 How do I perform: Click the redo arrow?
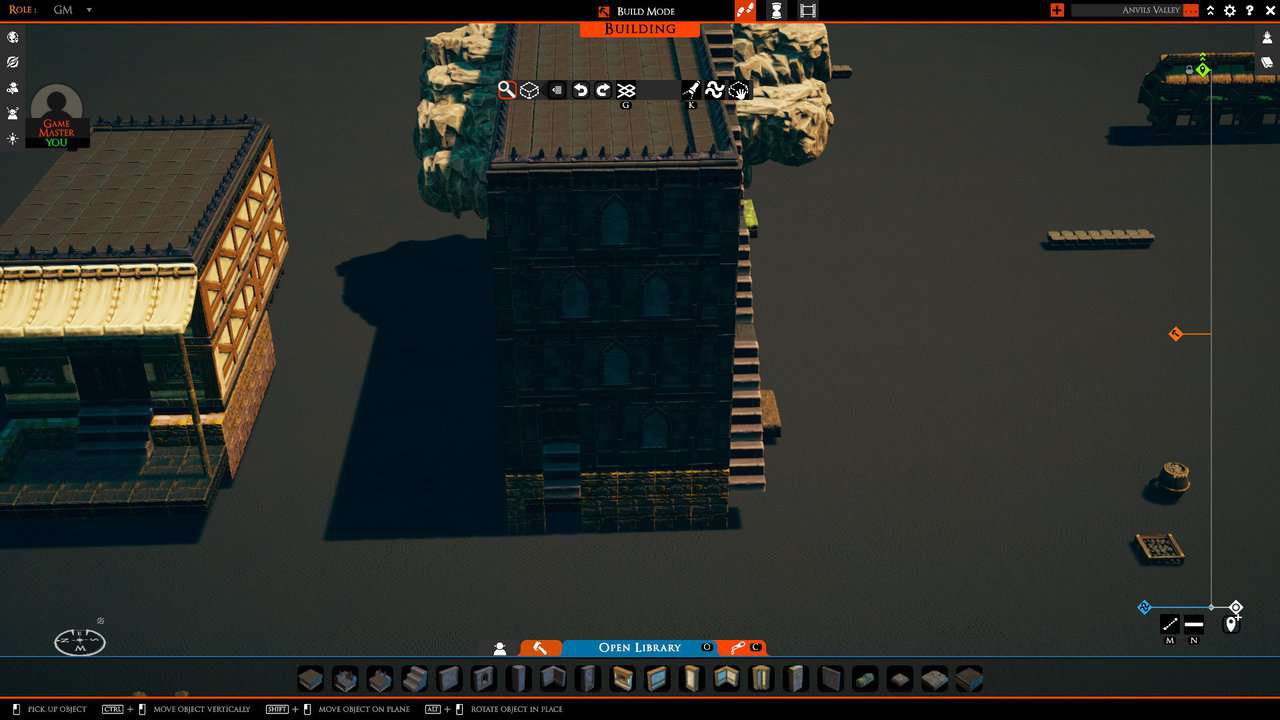pyautogui.click(x=603, y=89)
